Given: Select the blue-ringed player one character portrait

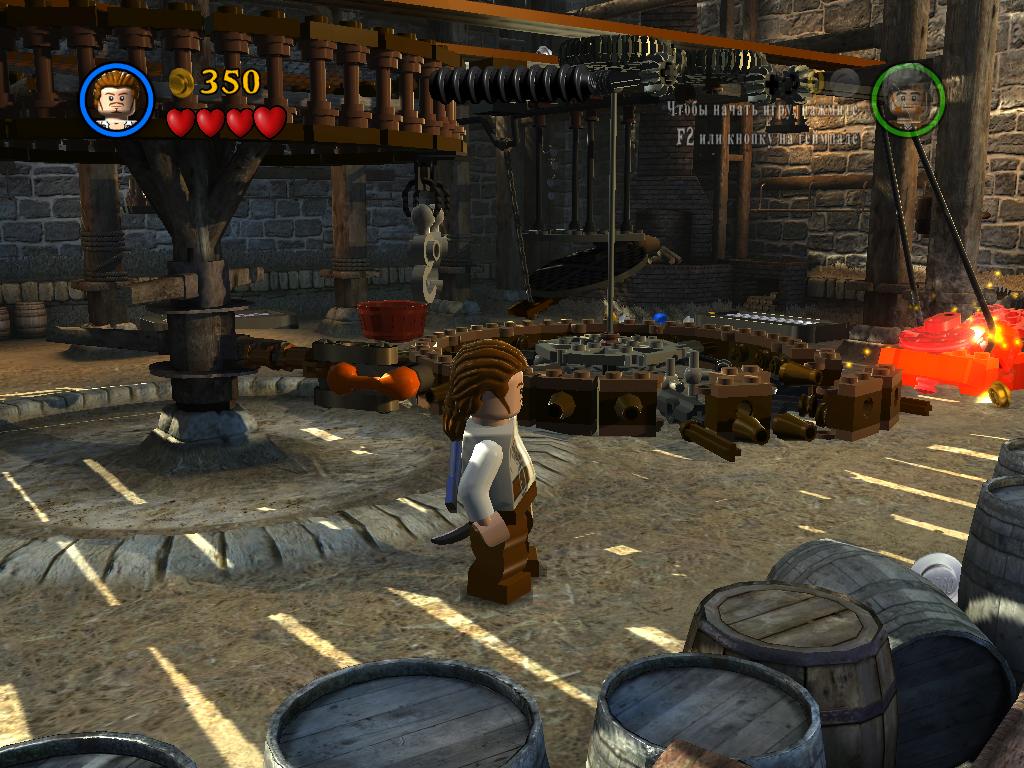Looking at the screenshot, I should (116, 99).
